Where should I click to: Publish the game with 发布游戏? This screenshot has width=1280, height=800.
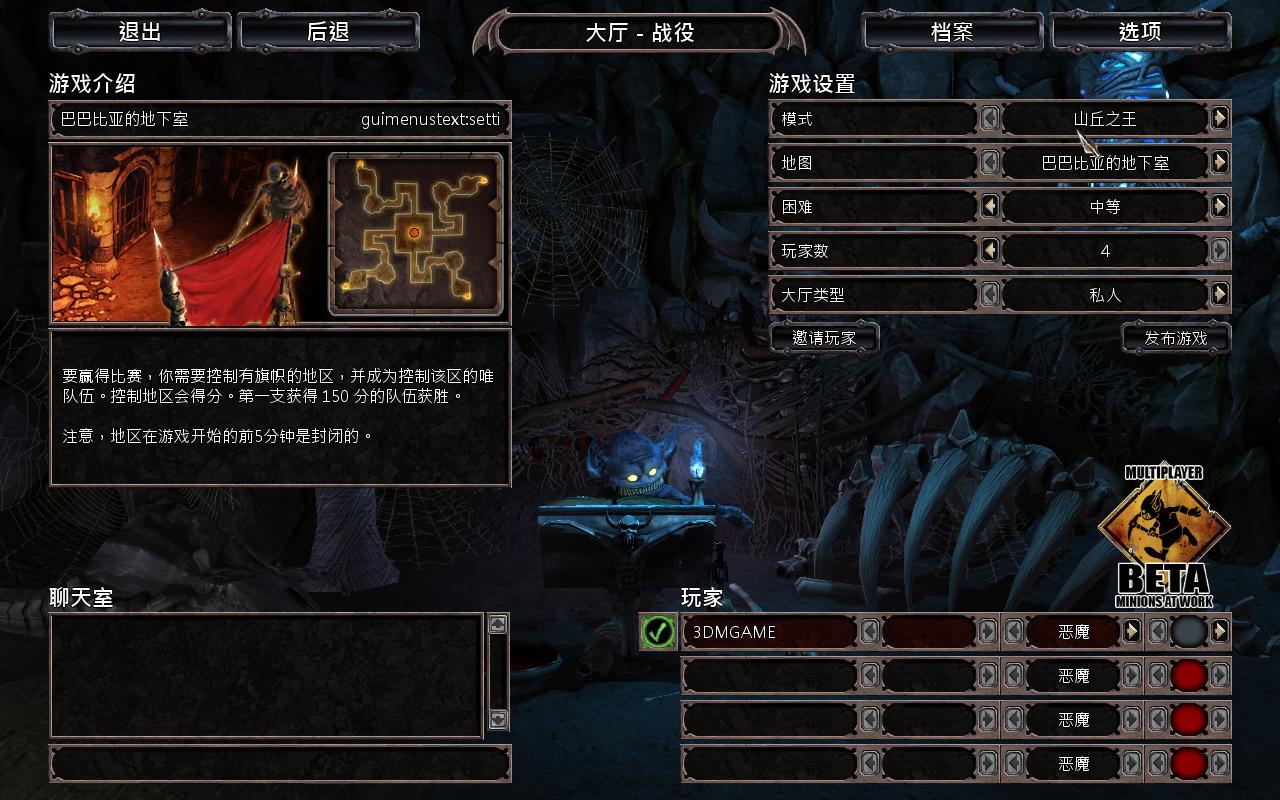[1176, 338]
